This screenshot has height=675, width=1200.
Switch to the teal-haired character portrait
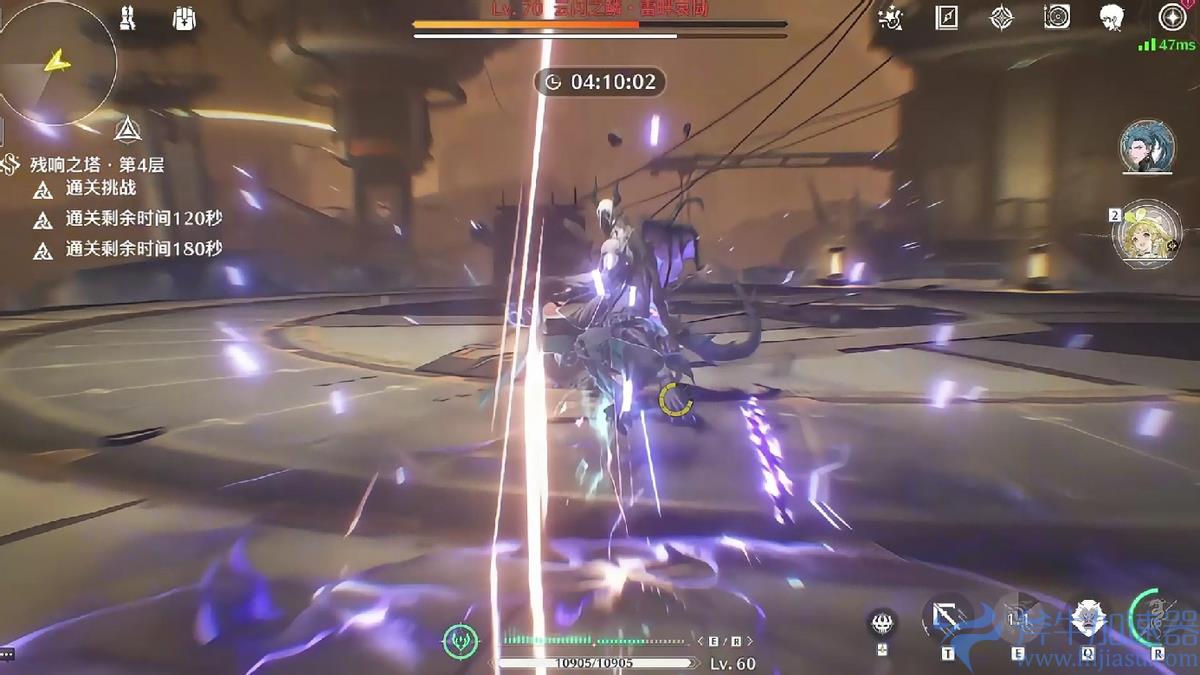pyautogui.click(x=1147, y=148)
